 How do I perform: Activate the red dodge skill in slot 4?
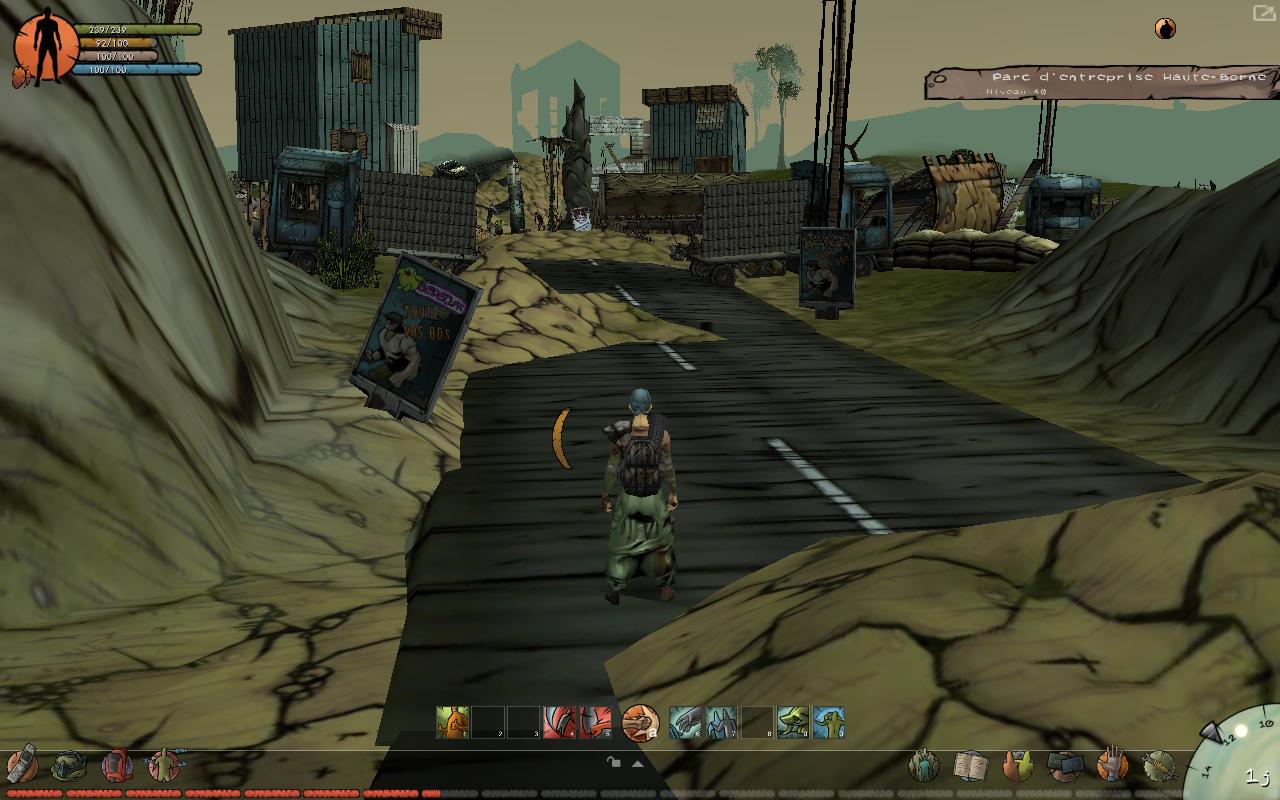559,722
